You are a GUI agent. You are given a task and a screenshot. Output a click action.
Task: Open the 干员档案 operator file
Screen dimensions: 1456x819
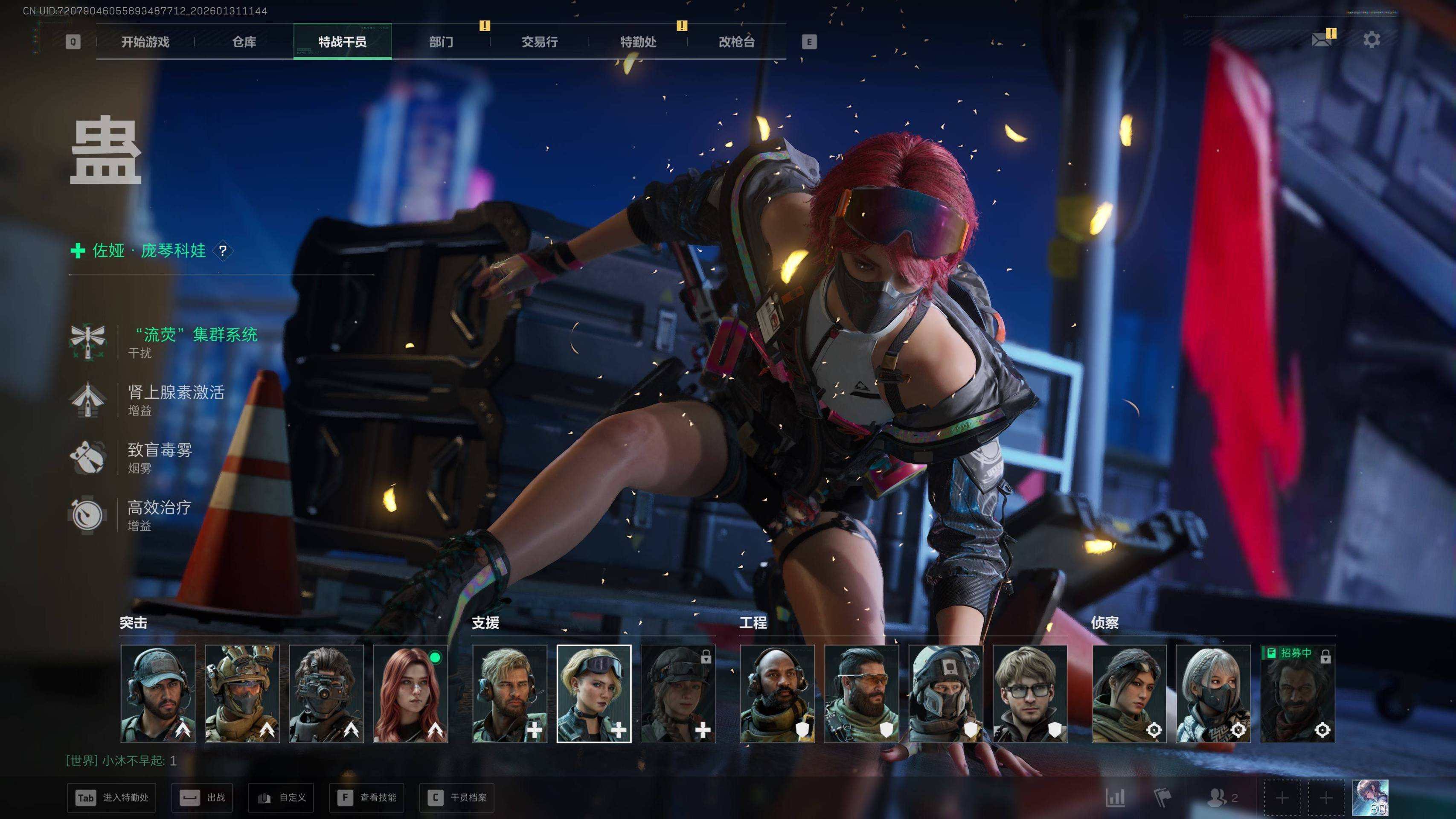(x=457, y=798)
